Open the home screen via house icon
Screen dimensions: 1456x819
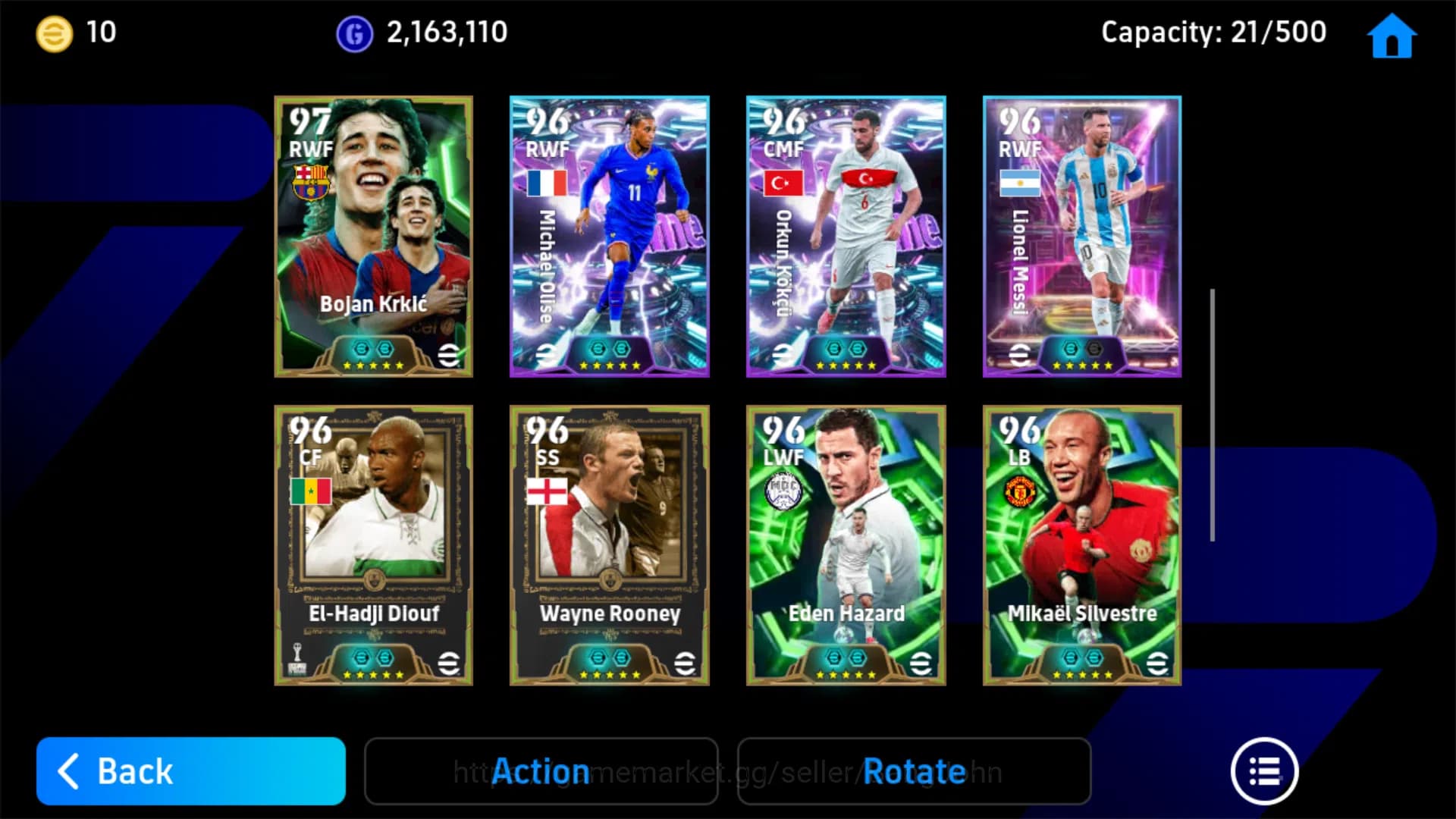click(x=1392, y=35)
